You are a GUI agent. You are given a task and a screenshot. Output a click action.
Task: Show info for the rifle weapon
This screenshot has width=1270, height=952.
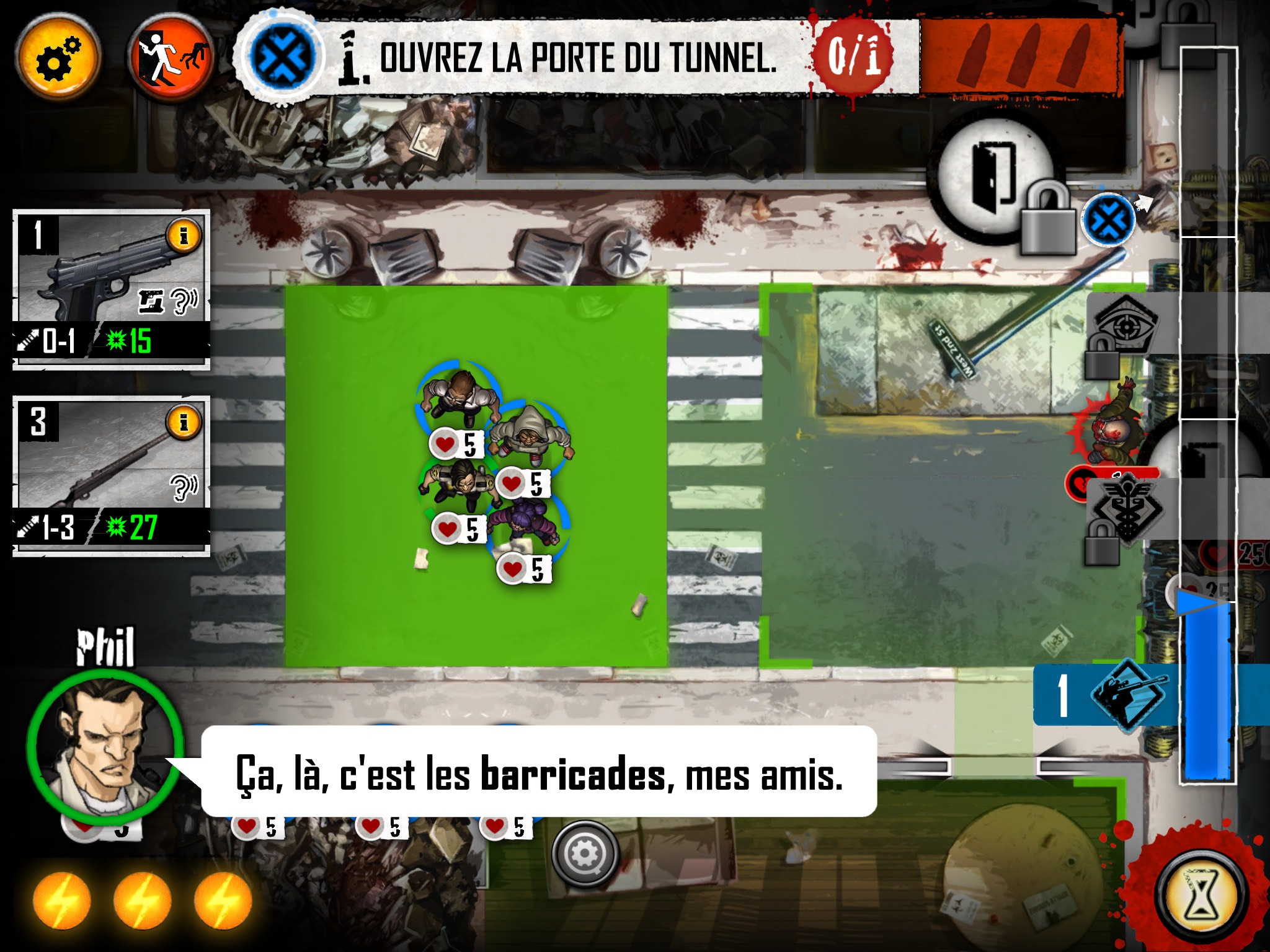click(183, 423)
